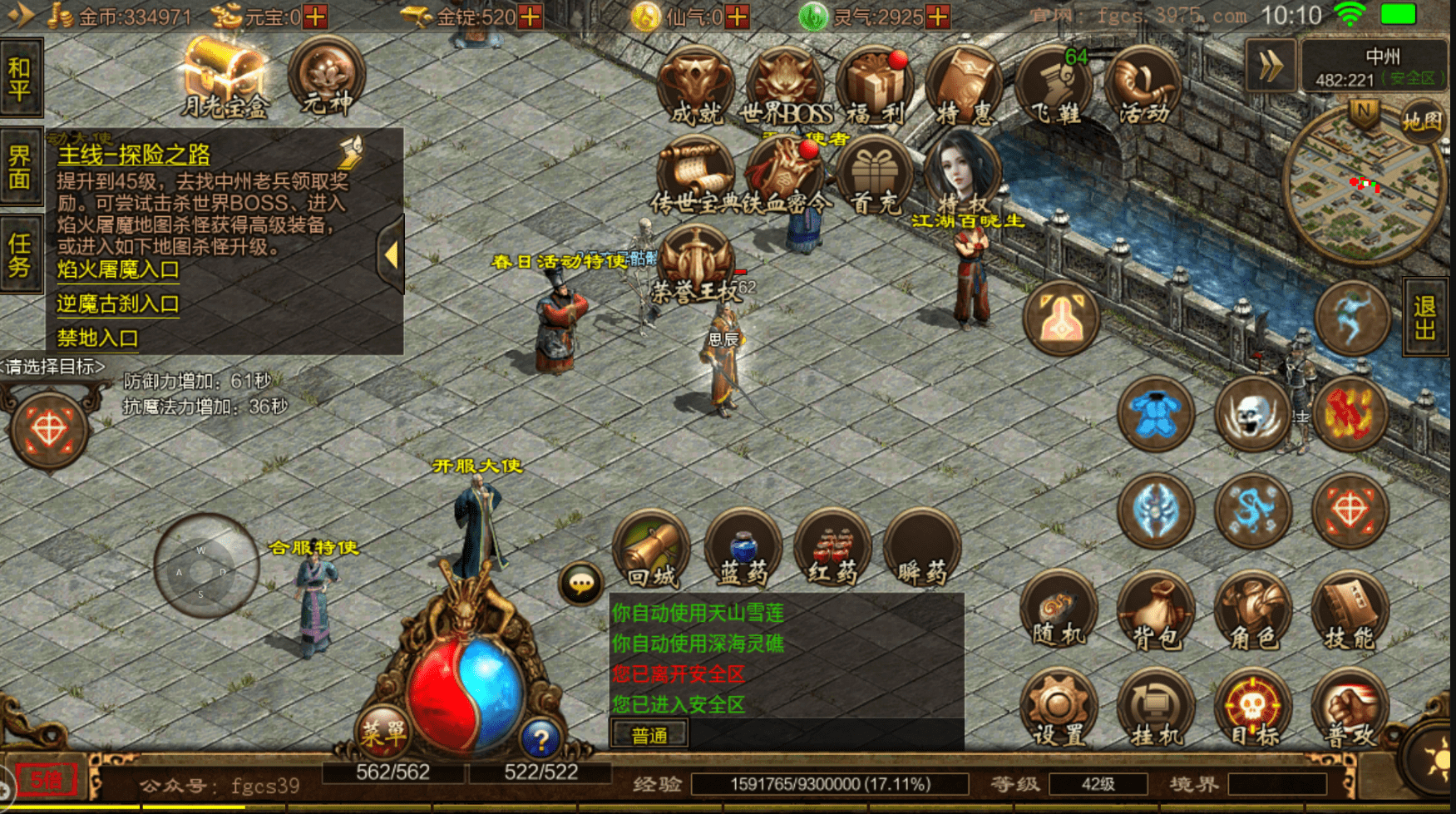Open the 福利 gift box icon
Viewport: 1456px width, 814px height.
(x=875, y=87)
